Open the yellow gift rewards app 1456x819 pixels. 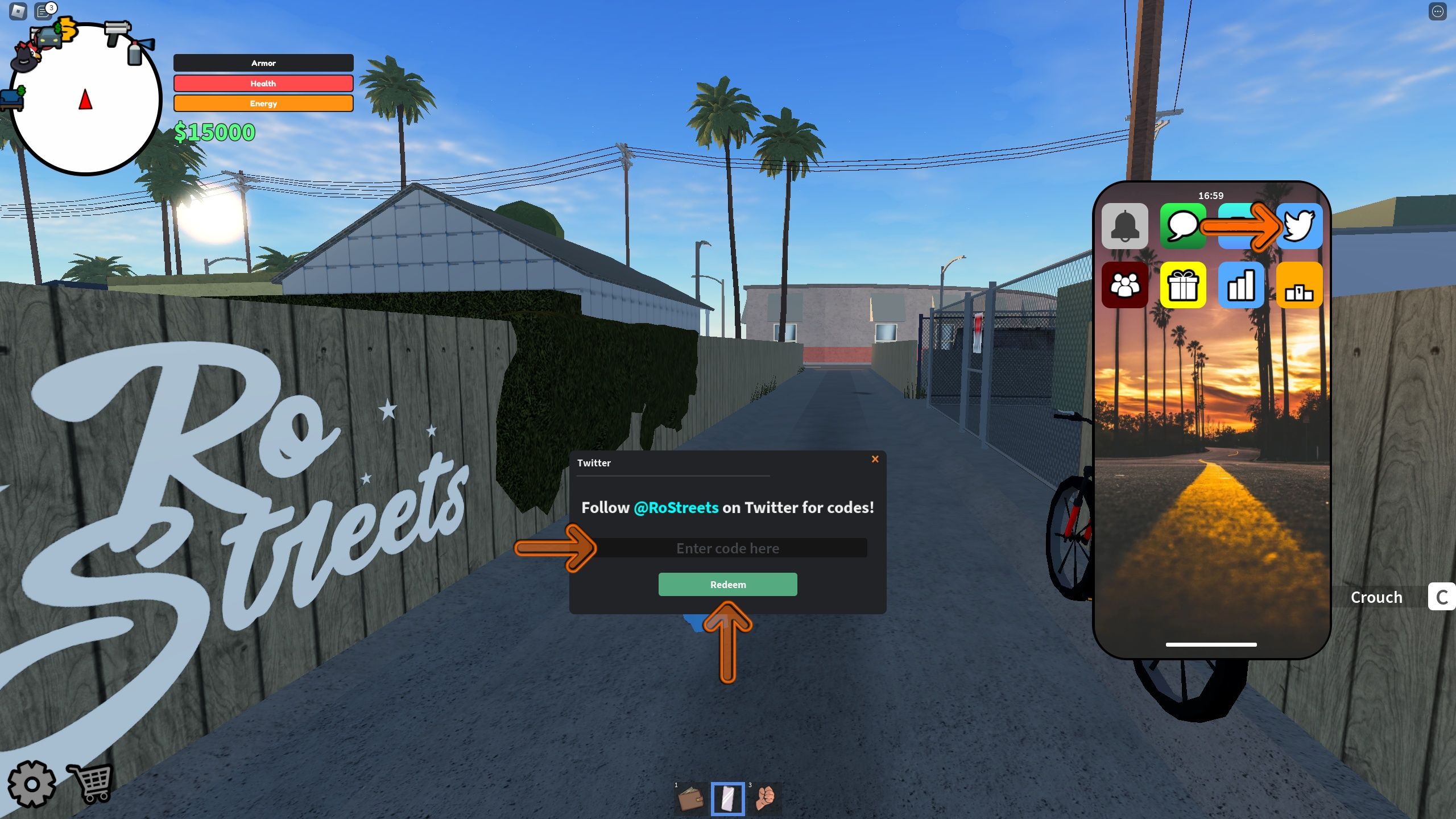(1184, 285)
